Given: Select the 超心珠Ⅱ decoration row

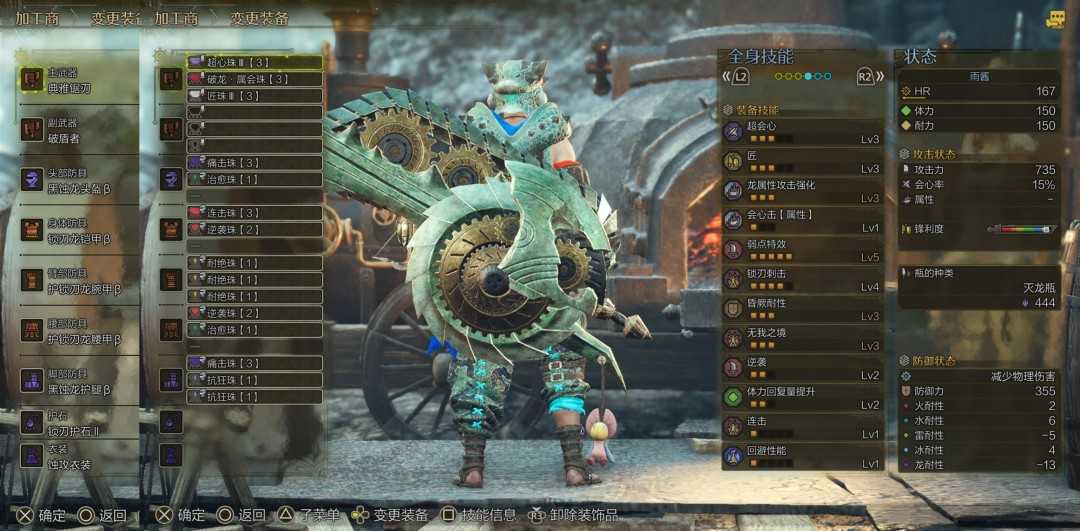Looking at the screenshot, I should click(254, 62).
